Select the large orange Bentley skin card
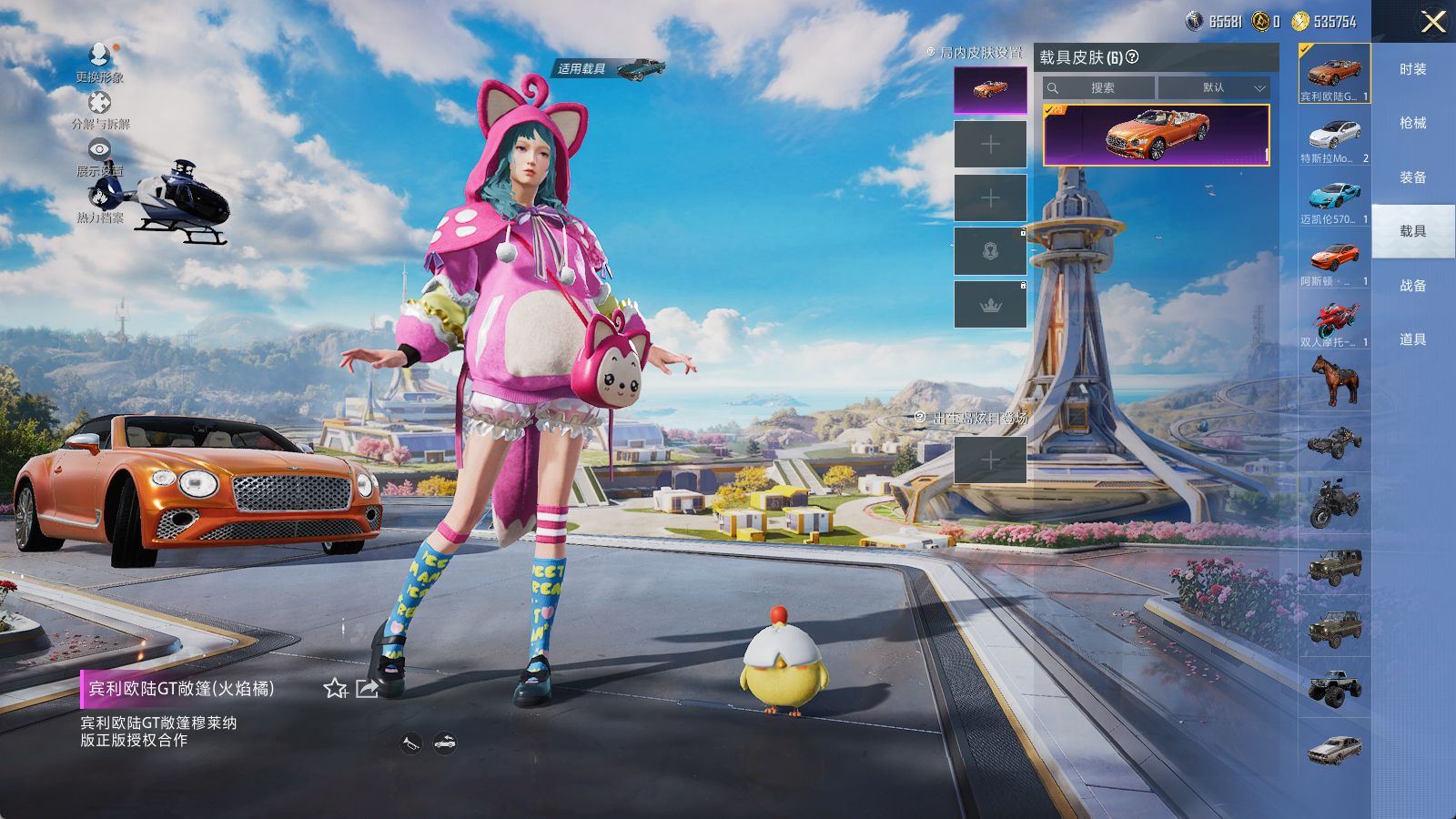Image resolution: width=1456 pixels, height=819 pixels. pyautogui.click(x=1156, y=135)
